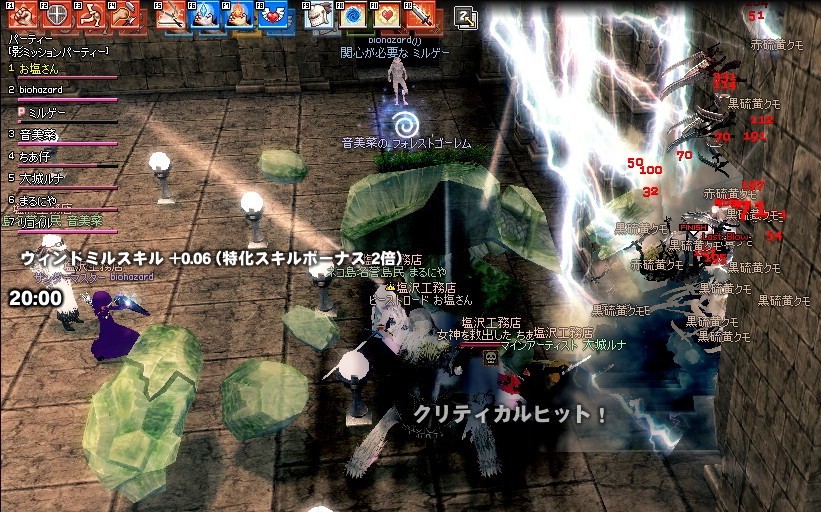Use the heart skill on yellow background
Viewport: 821px width, 512px height.
(386, 16)
